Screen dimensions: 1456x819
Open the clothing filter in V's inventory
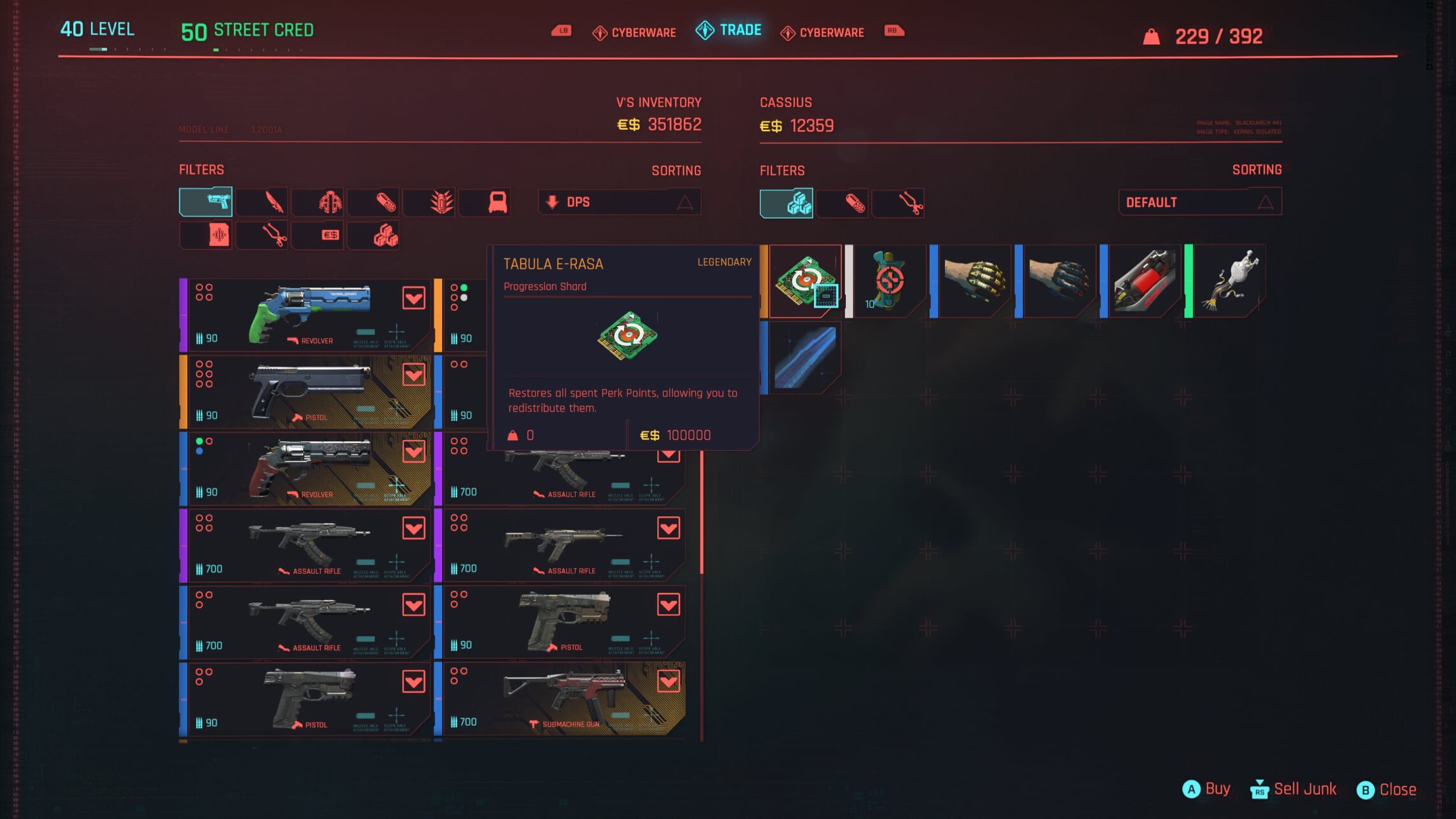317,201
